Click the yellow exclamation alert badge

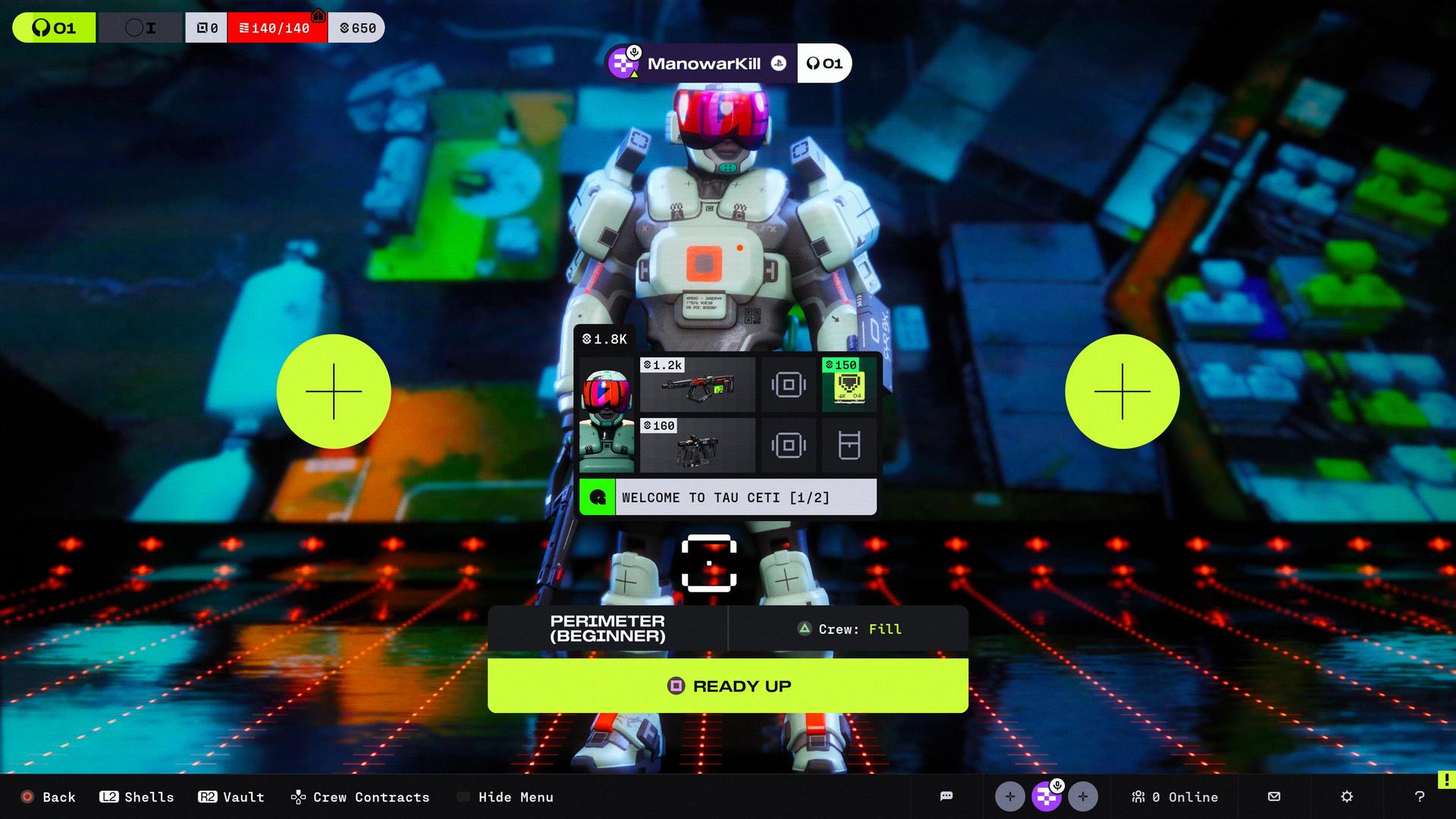[1446, 780]
